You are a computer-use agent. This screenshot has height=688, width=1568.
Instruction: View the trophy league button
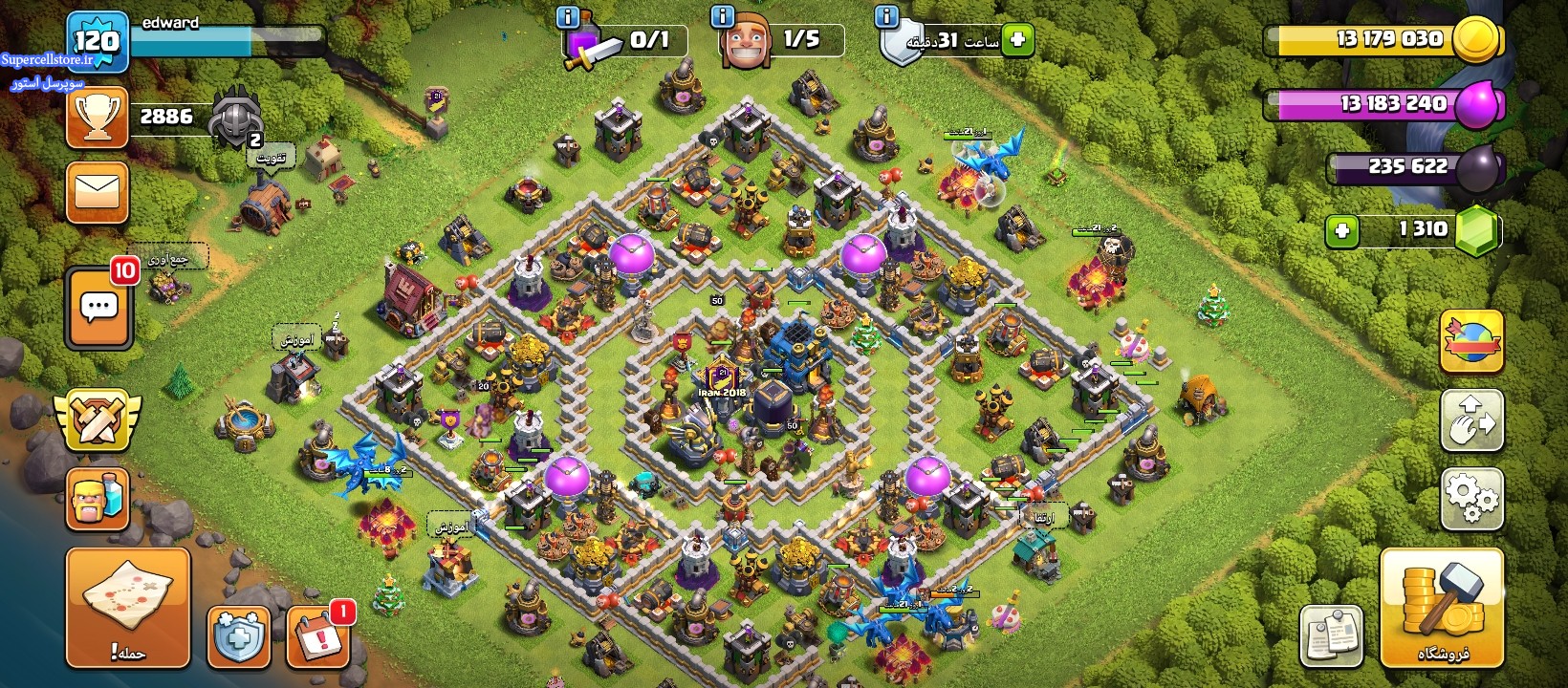coord(98,118)
